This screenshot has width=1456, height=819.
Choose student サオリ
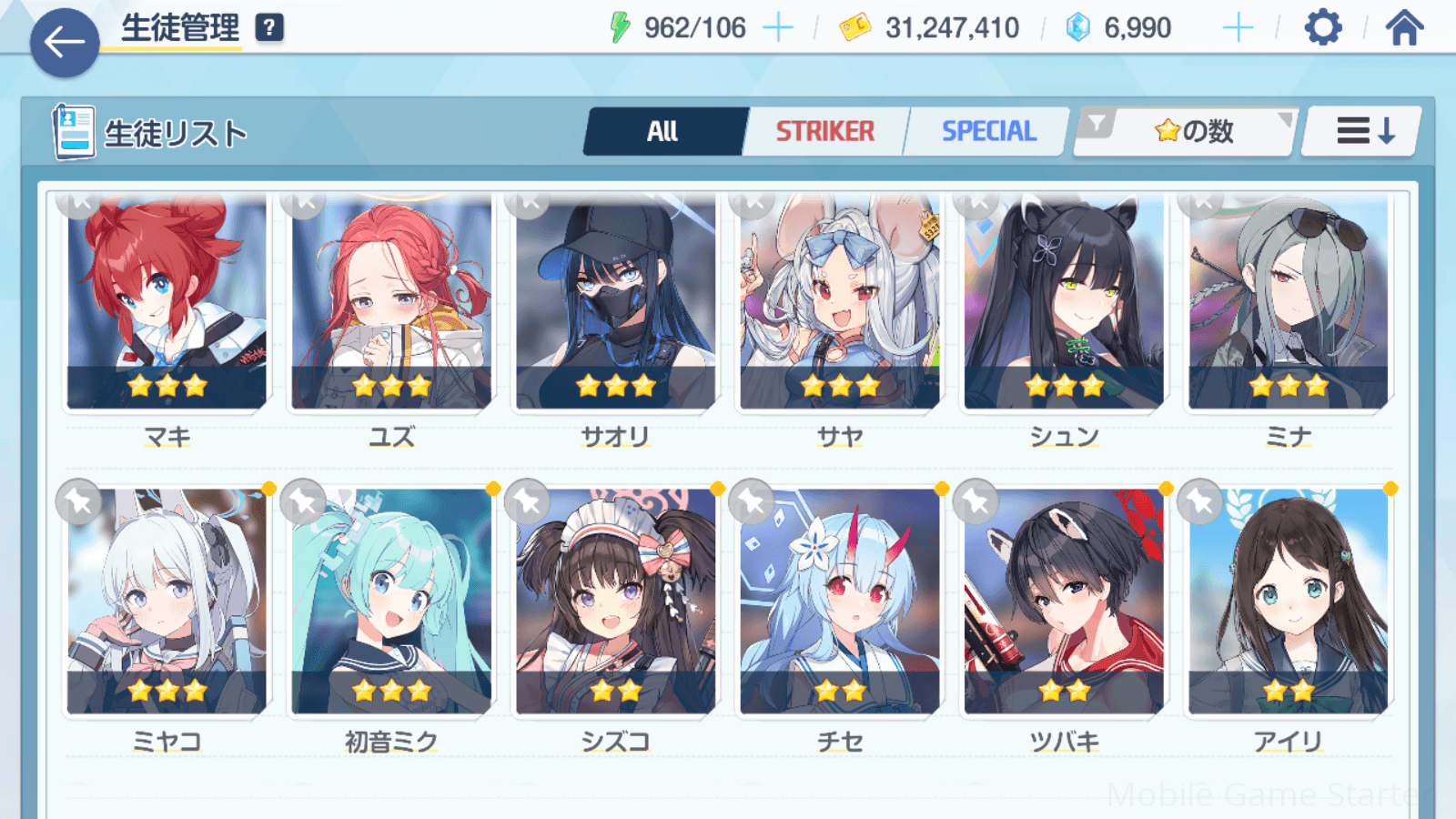[x=616, y=305]
